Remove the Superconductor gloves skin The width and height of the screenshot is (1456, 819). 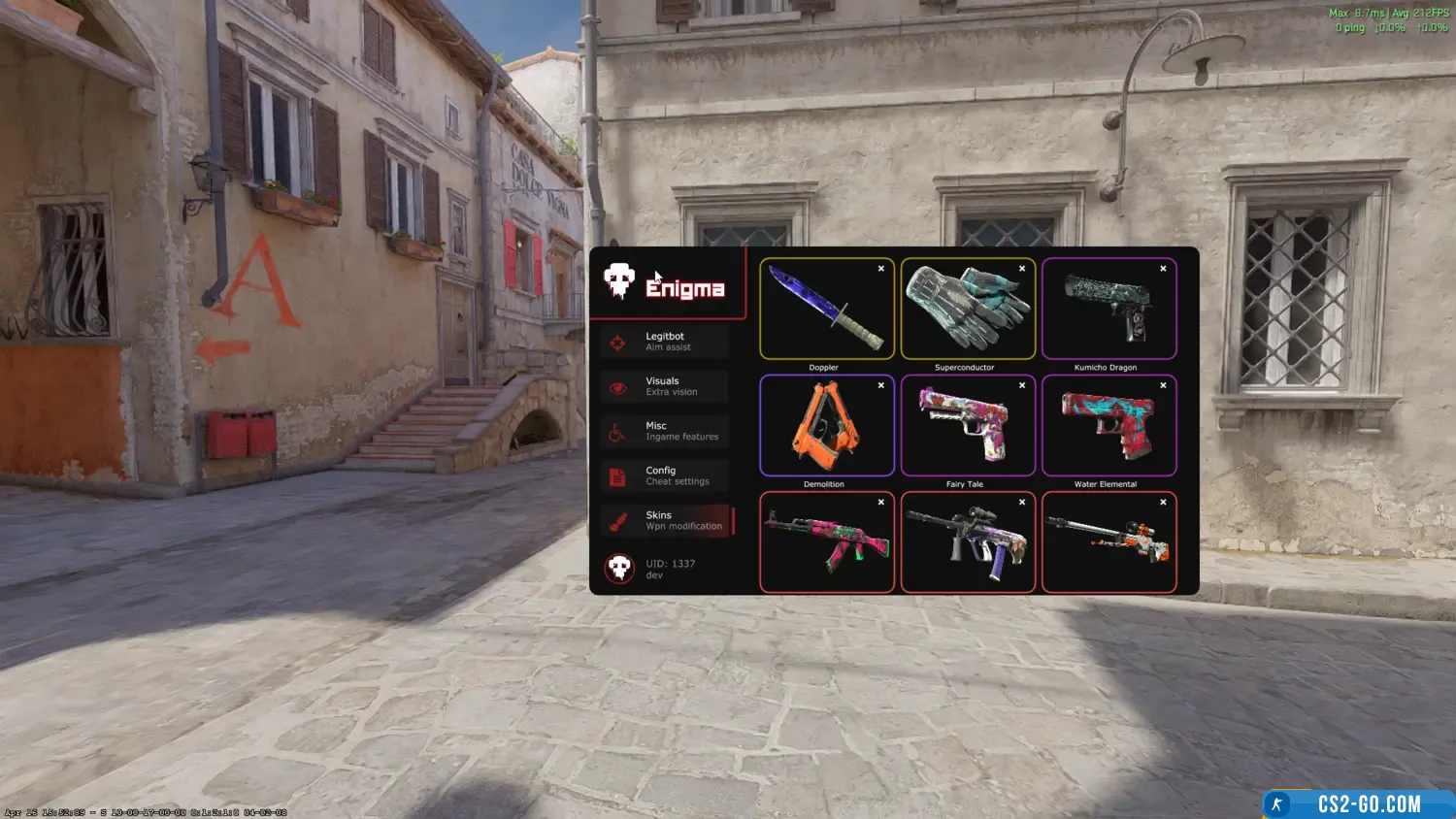coord(1022,269)
